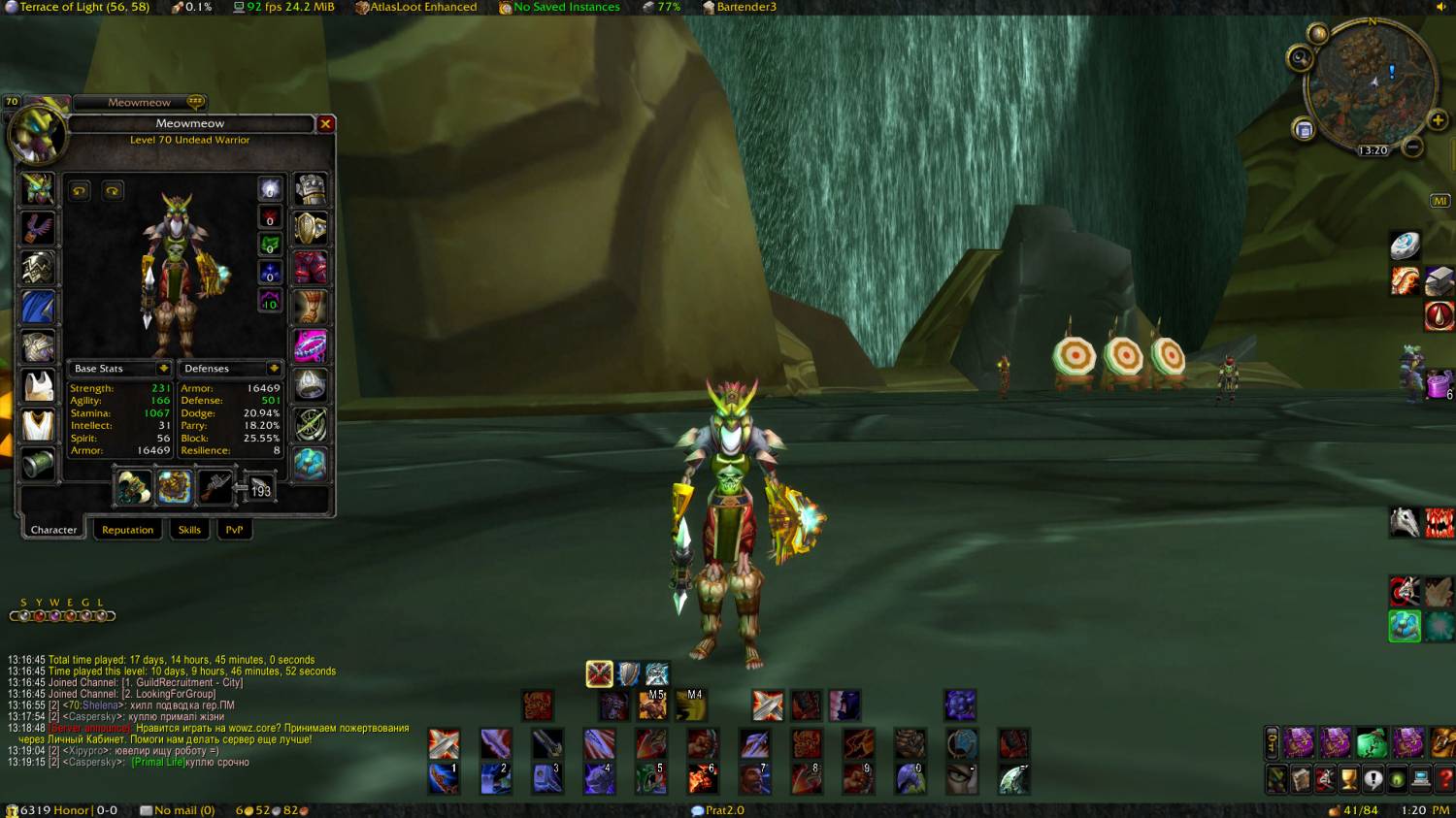Open the Defenses stat category dropdown

coord(274,369)
